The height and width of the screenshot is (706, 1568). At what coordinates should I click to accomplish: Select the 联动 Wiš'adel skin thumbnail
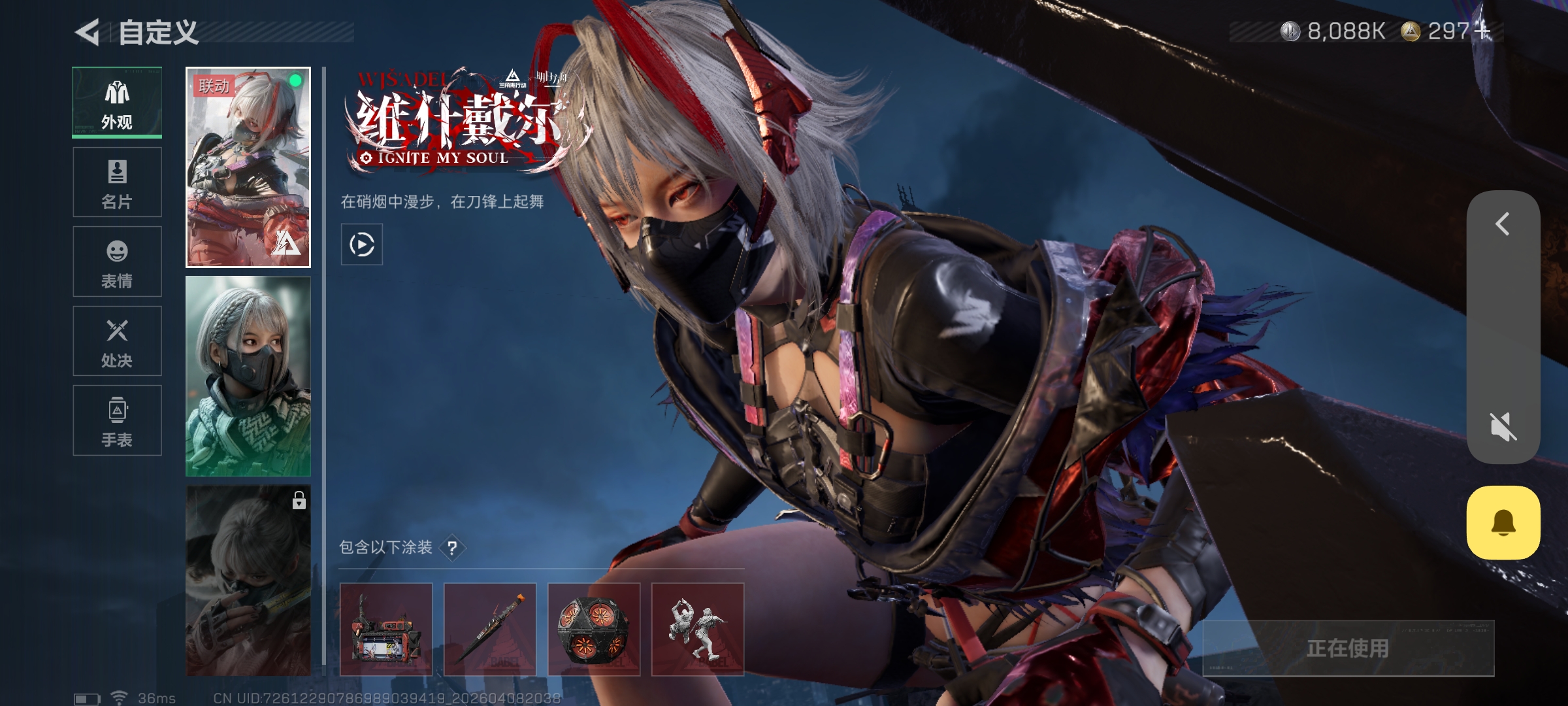[248, 167]
